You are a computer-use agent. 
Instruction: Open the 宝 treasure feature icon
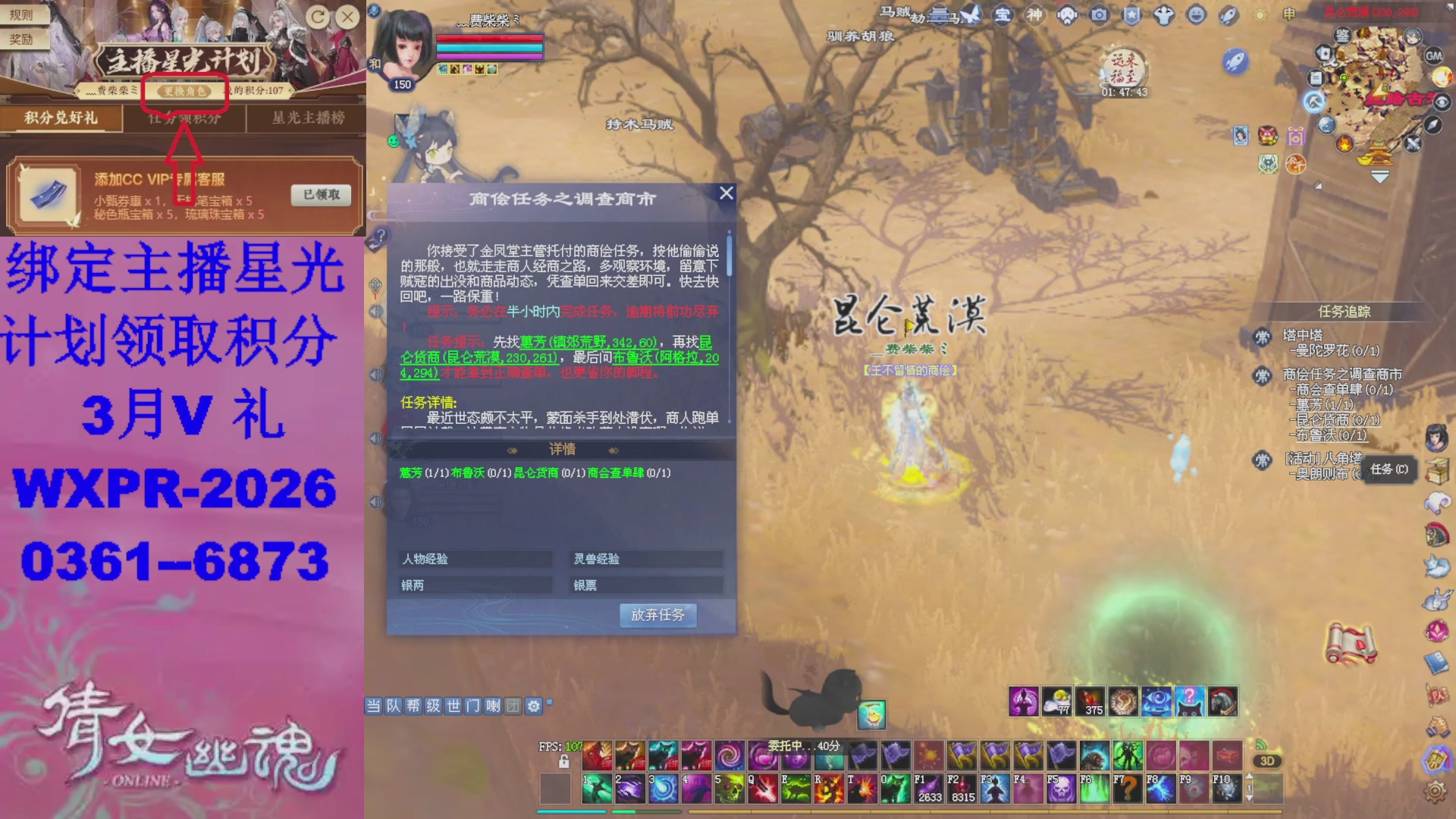[1004, 14]
